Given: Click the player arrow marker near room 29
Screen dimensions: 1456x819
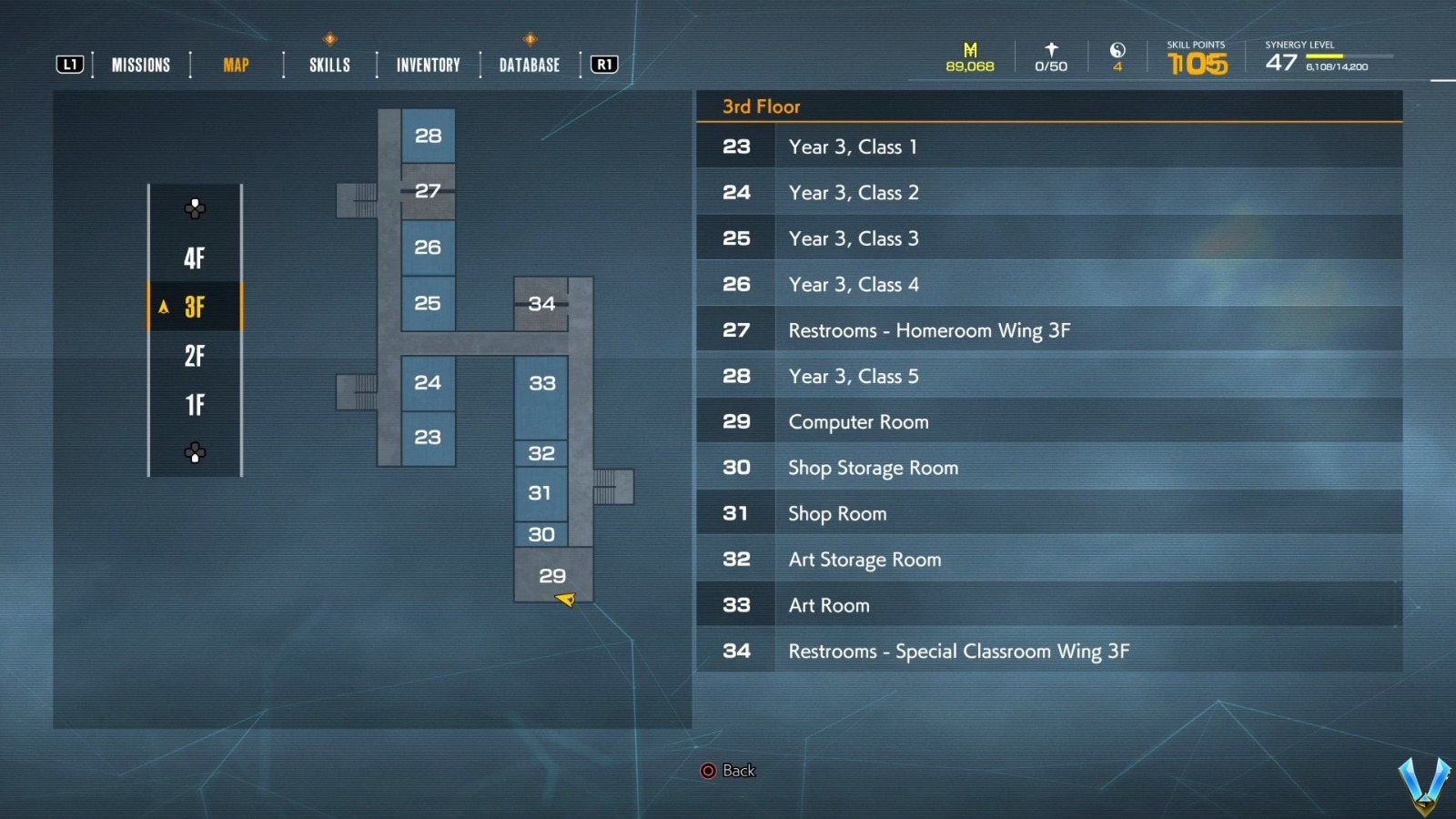Looking at the screenshot, I should point(566,599).
